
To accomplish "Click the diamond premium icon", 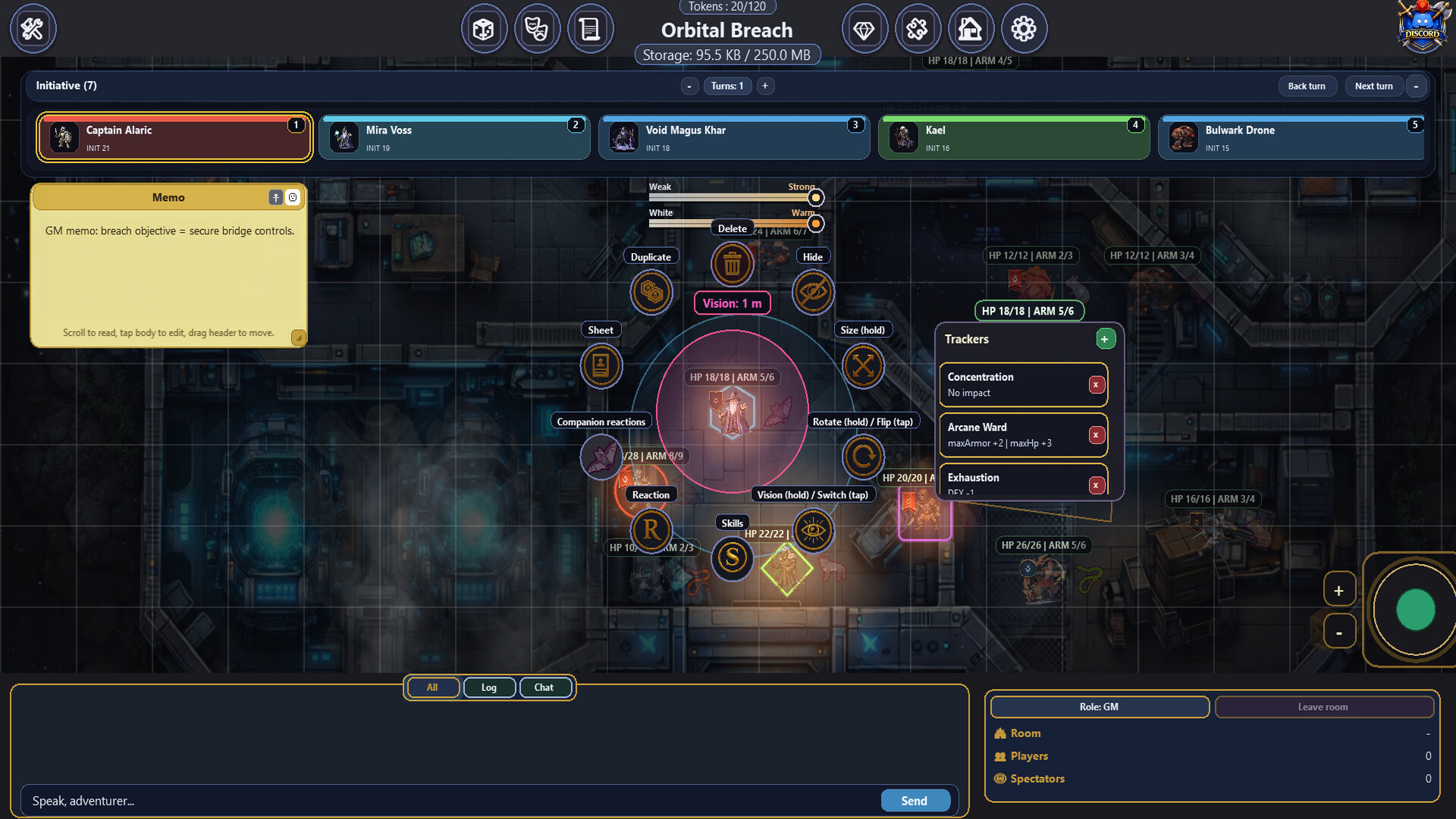I will click(x=865, y=28).
